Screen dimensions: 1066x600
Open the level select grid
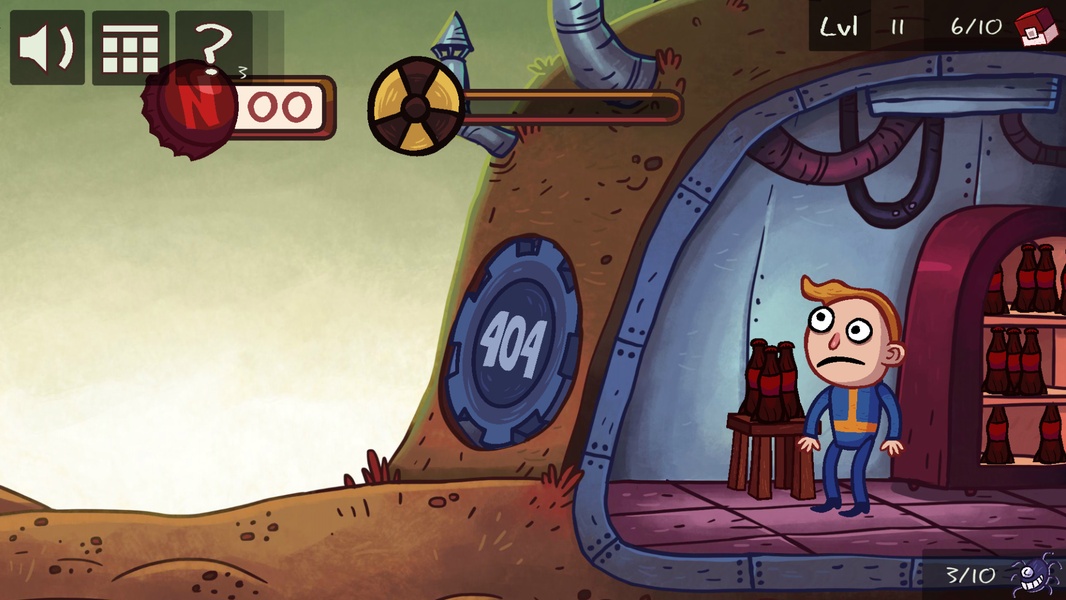[x=130, y=47]
